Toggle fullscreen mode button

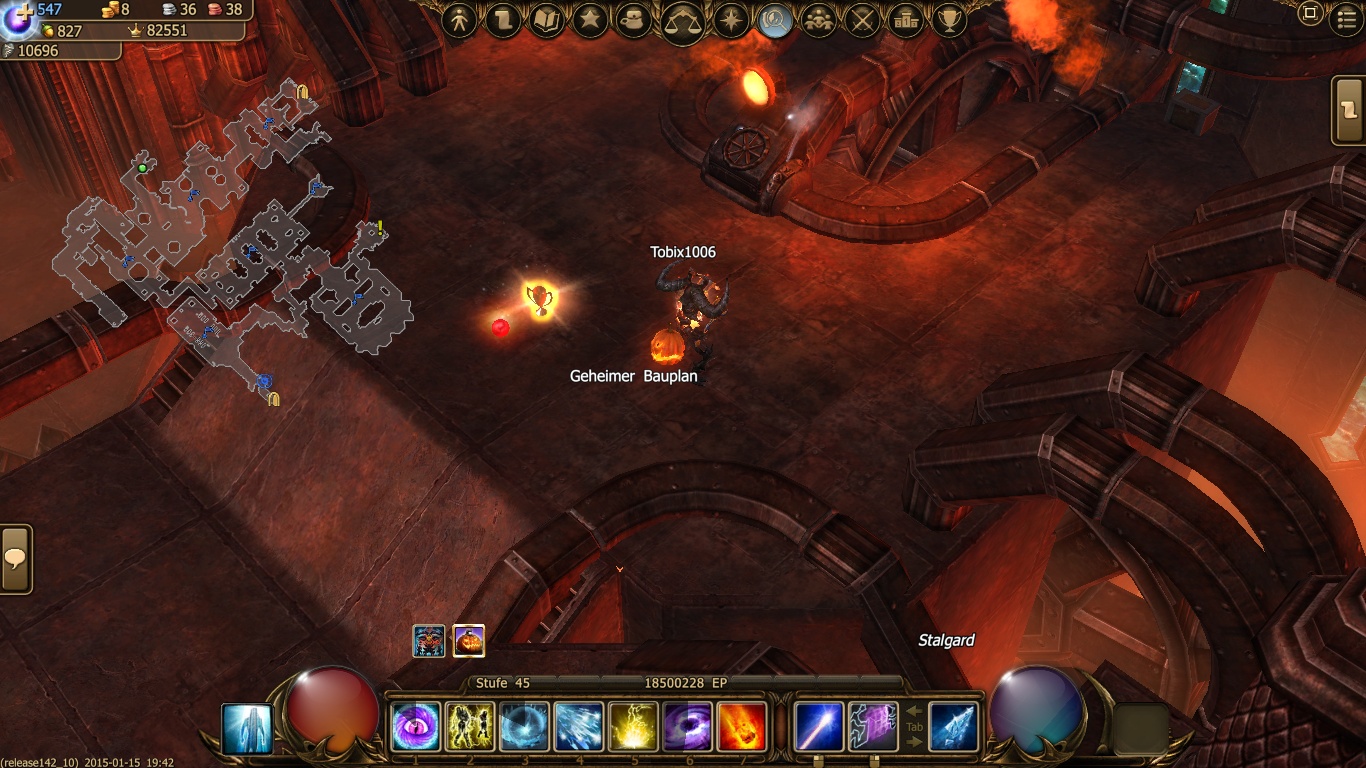[1310, 14]
